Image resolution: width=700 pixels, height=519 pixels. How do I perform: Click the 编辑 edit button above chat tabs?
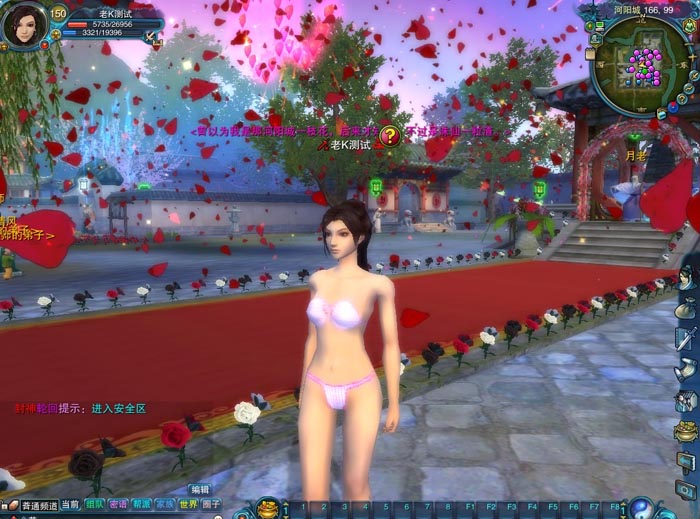click(x=200, y=490)
